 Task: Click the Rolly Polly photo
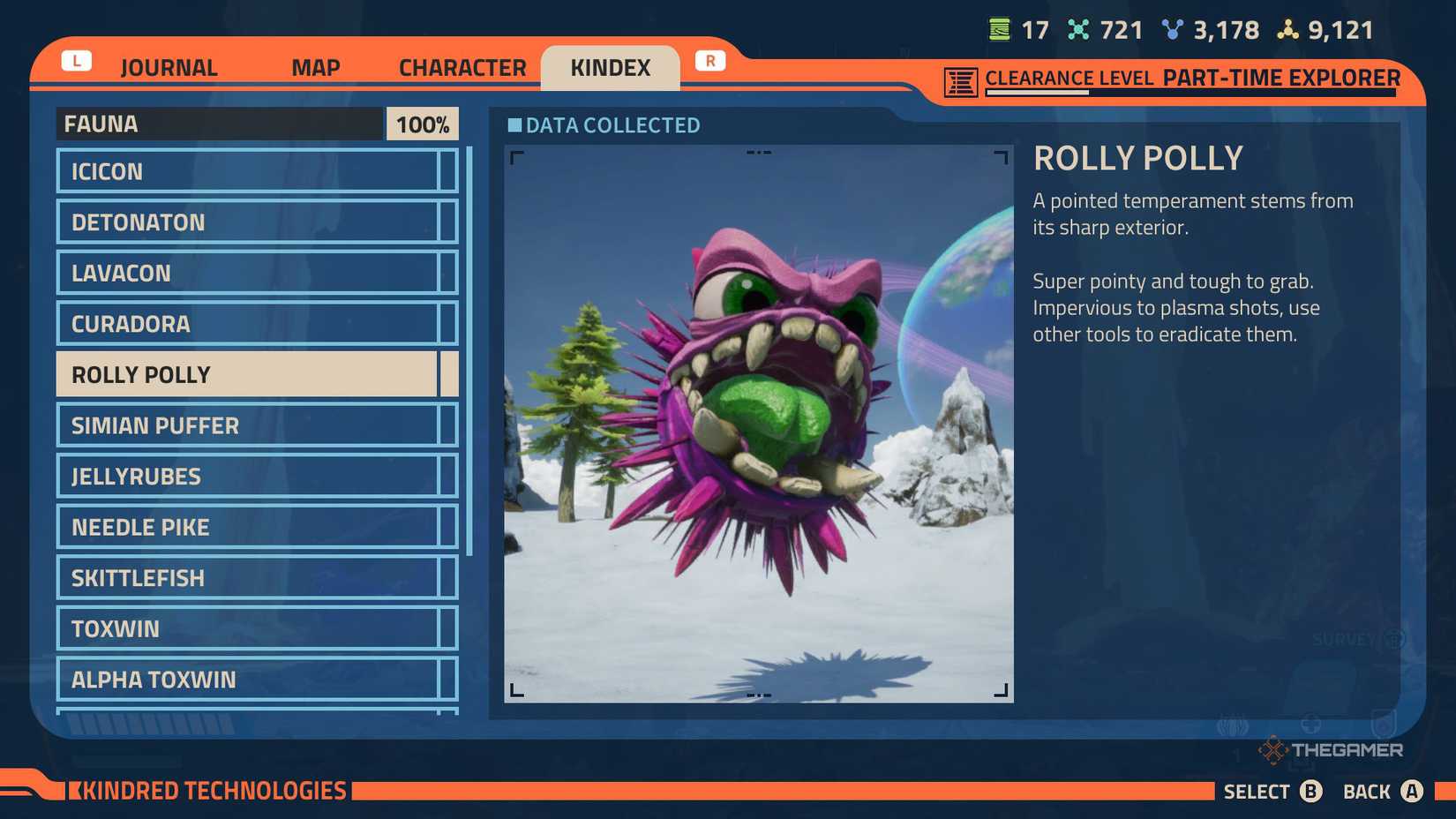tap(759, 424)
